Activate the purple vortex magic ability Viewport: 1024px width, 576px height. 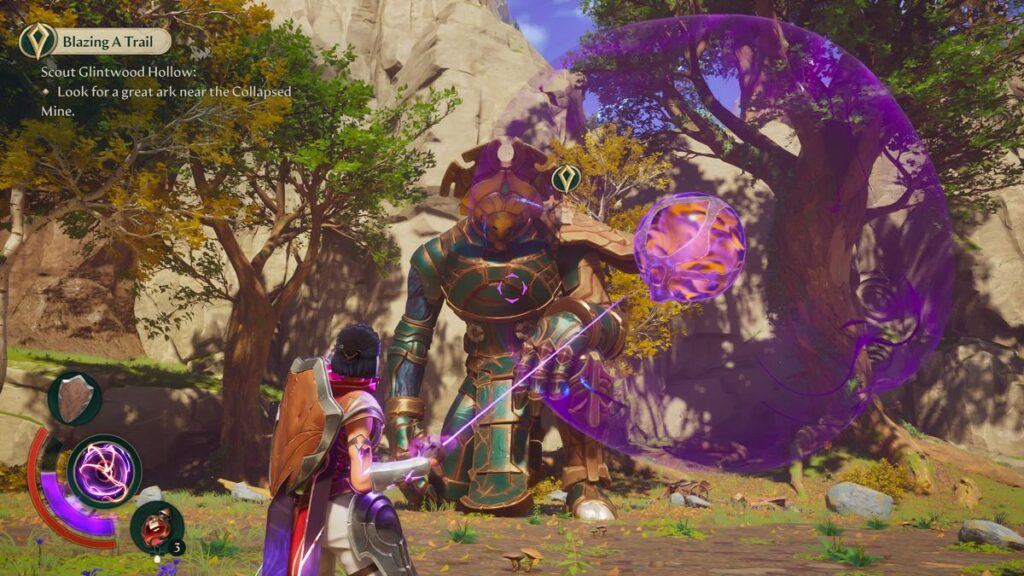coord(104,471)
